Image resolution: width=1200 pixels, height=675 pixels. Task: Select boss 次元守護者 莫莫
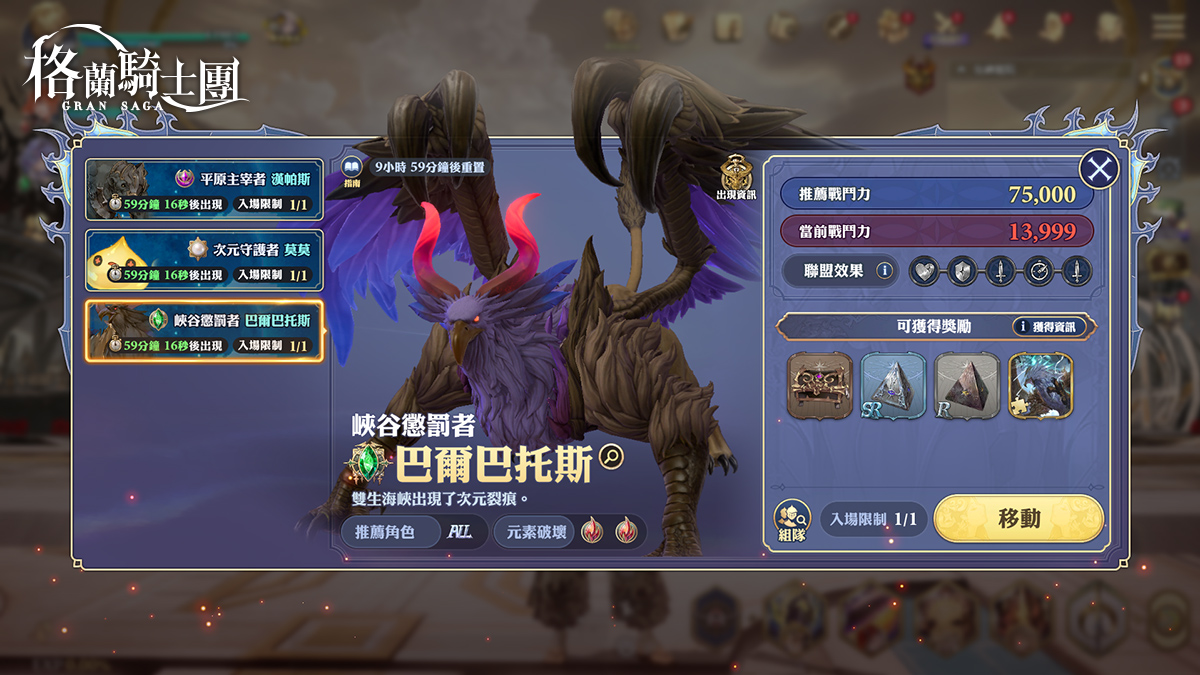(x=204, y=260)
